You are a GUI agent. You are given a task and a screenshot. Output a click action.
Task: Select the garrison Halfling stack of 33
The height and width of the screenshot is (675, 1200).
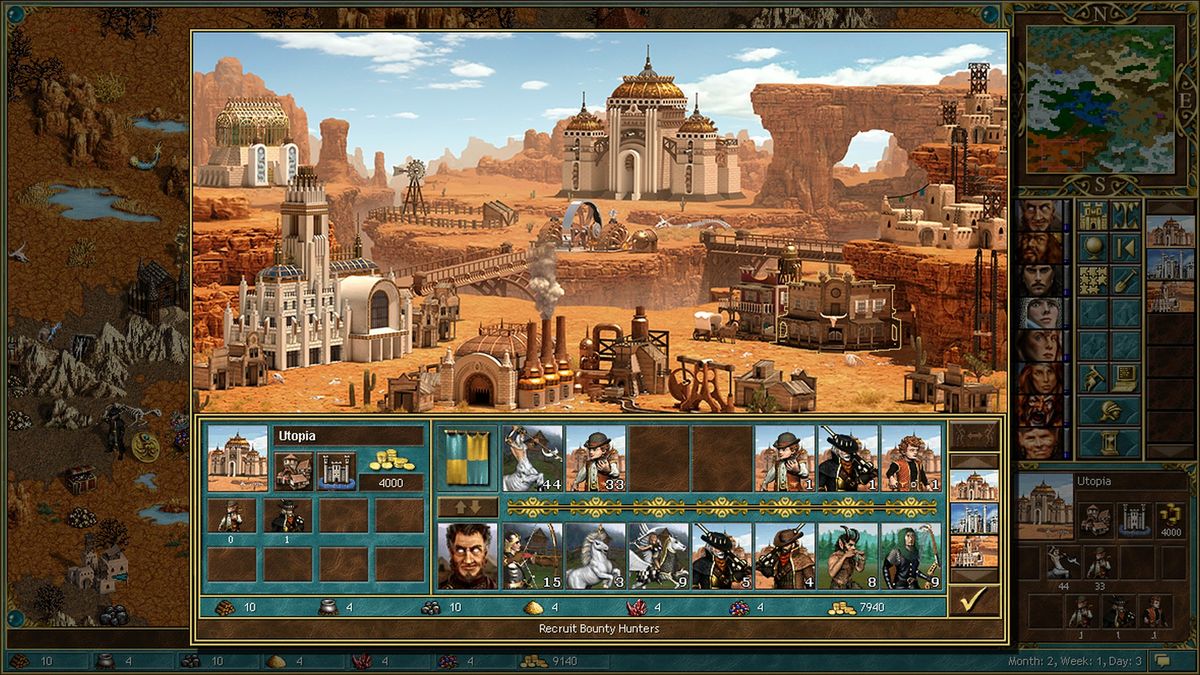pyautogui.click(x=596, y=458)
